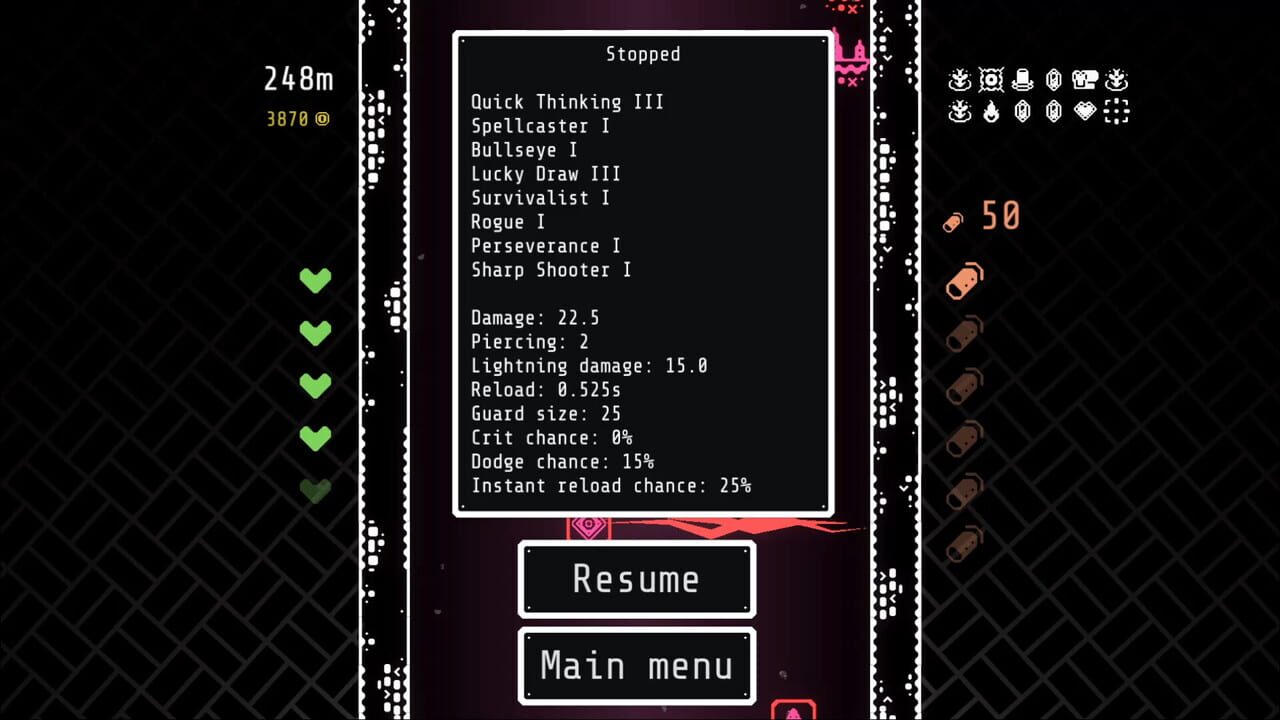Select the highlighted ammo magazine icon
1280x720 pixels.
point(963,281)
